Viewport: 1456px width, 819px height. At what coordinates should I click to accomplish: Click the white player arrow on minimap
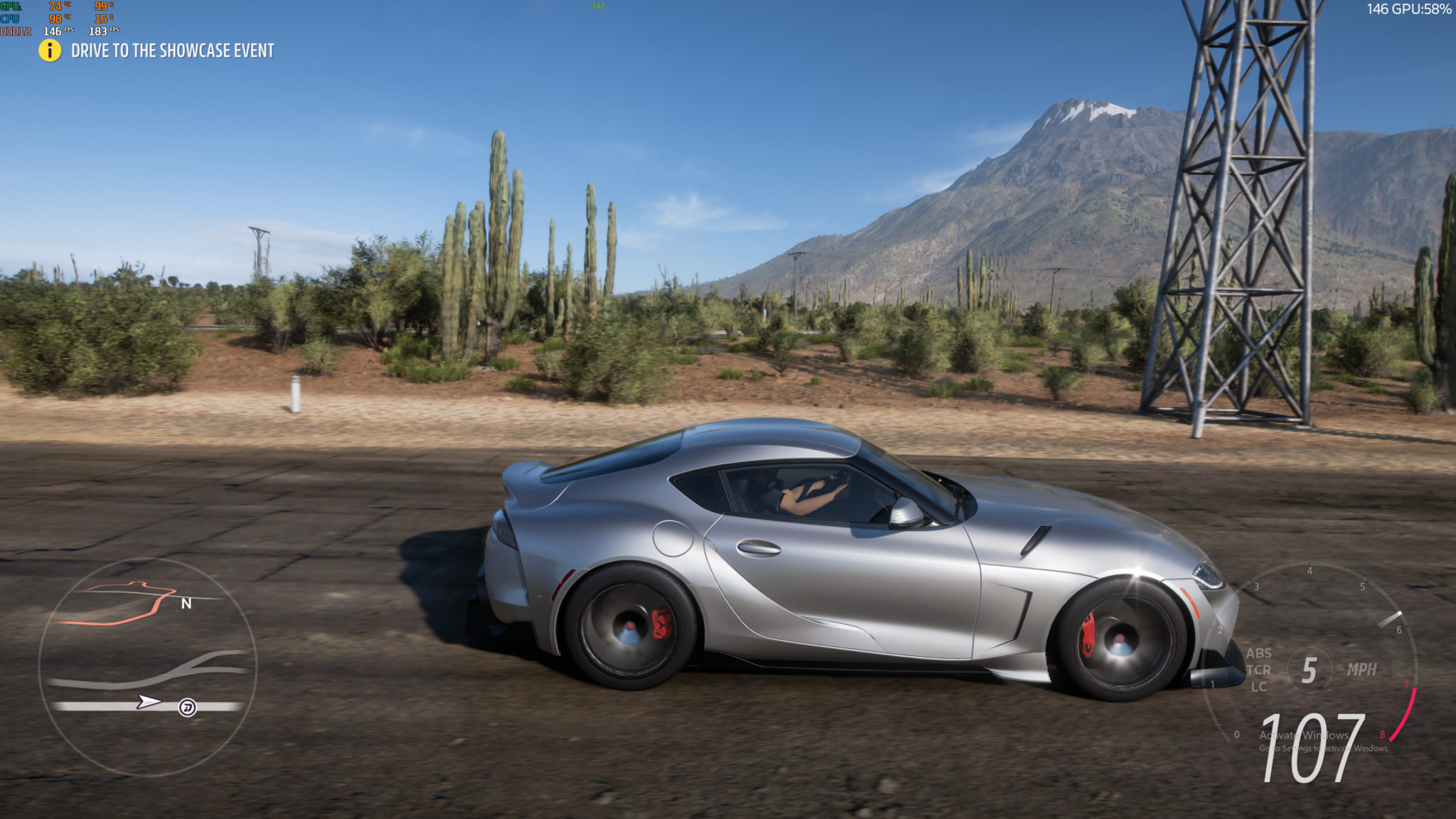coord(149,702)
